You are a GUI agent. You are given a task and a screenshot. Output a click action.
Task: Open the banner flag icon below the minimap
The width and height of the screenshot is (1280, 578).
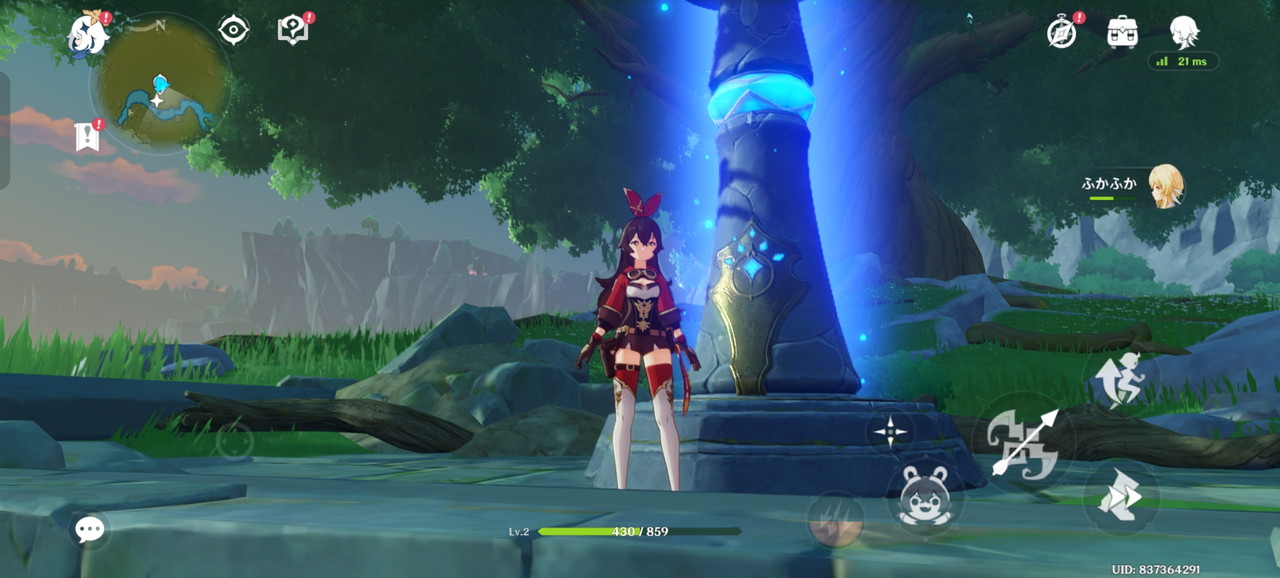(88, 136)
